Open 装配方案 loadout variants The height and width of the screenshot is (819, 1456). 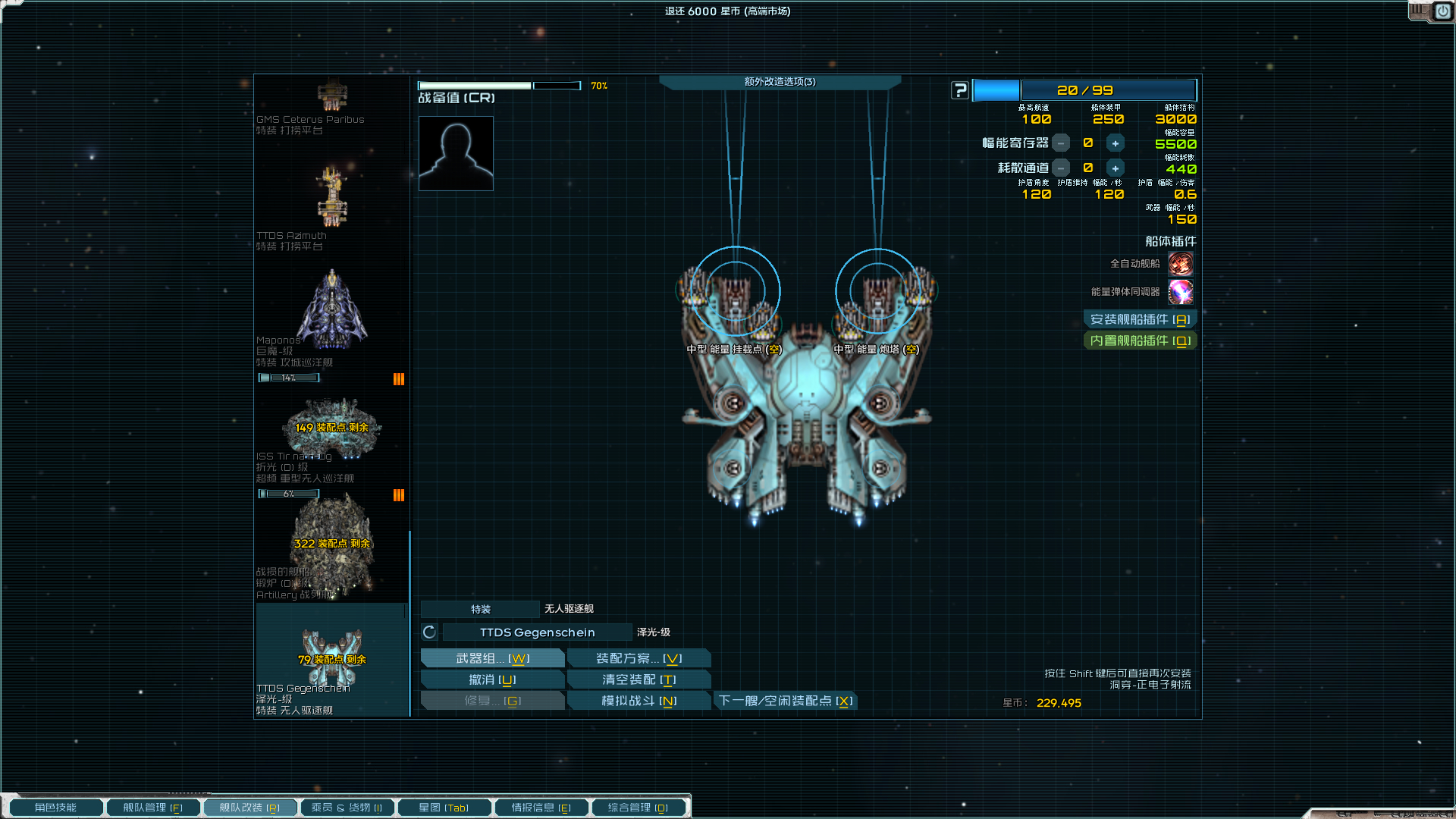[639, 658]
